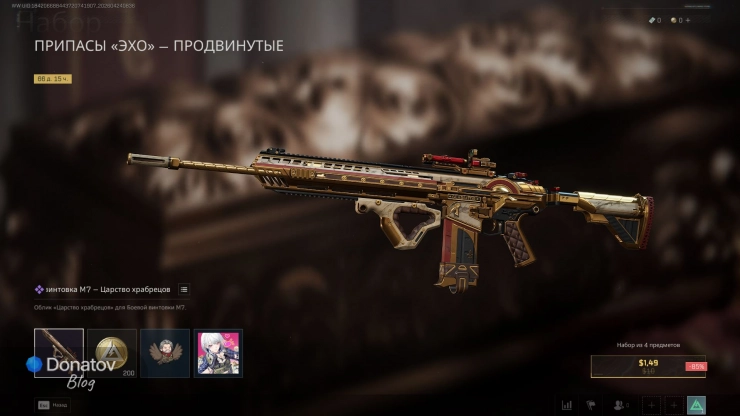The height and width of the screenshot is (416, 740).
Task: Open the friends list icon
Action: (x=621, y=405)
